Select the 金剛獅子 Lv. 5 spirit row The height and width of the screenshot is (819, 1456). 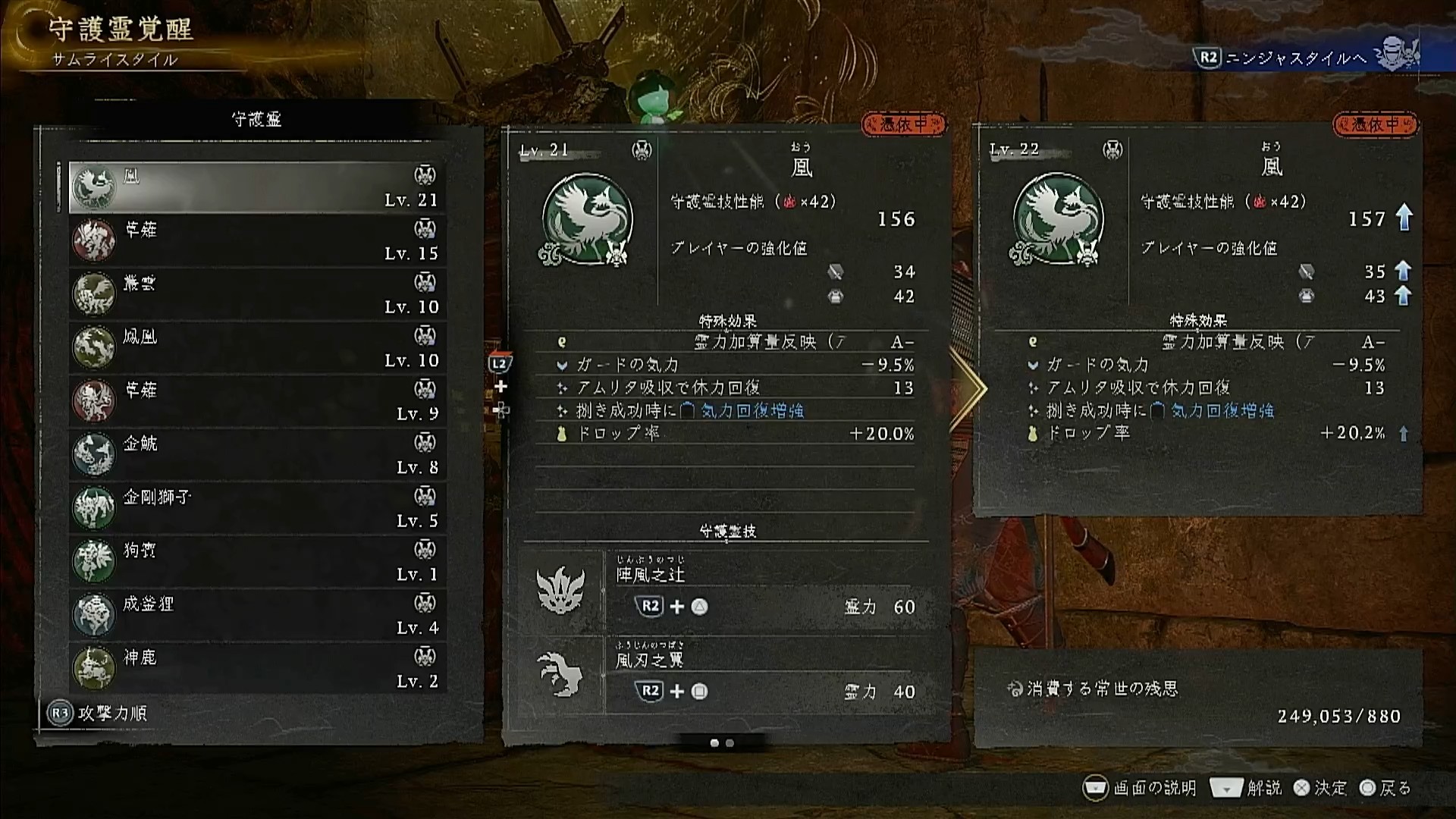pyautogui.click(x=257, y=508)
